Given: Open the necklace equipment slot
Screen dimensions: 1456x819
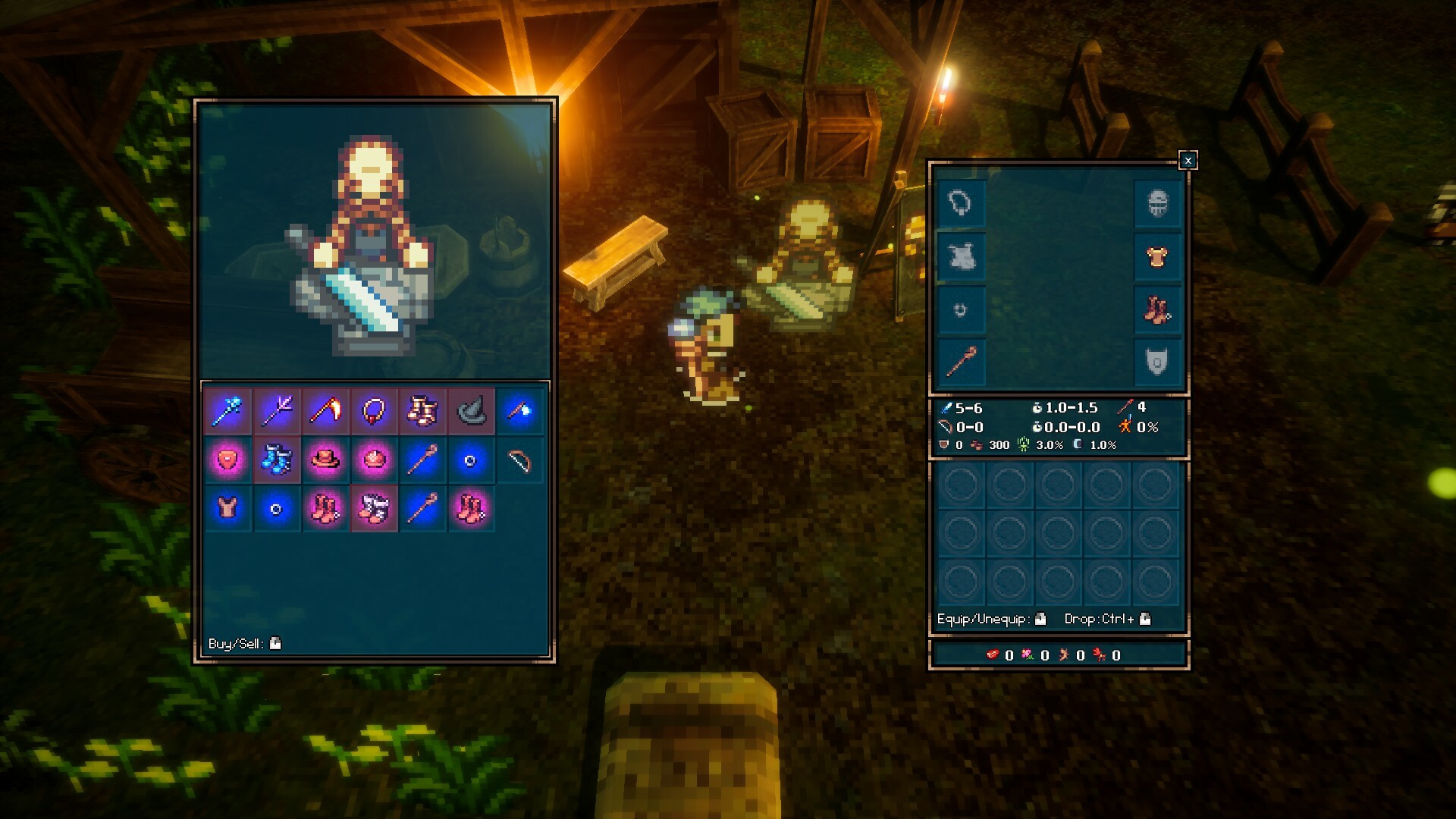Looking at the screenshot, I should pyautogui.click(x=961, y=202).
